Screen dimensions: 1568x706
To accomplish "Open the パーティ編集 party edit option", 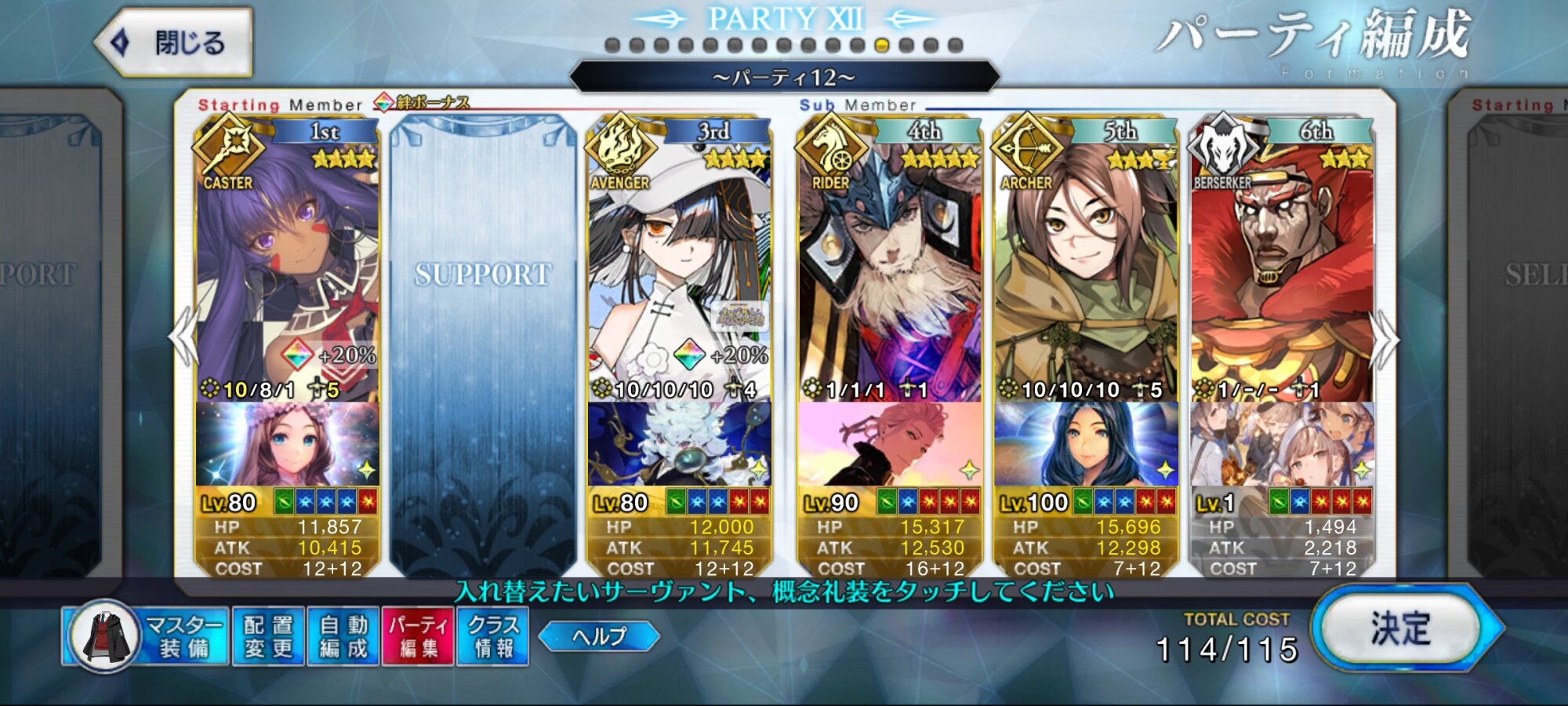I will point(418,636).
